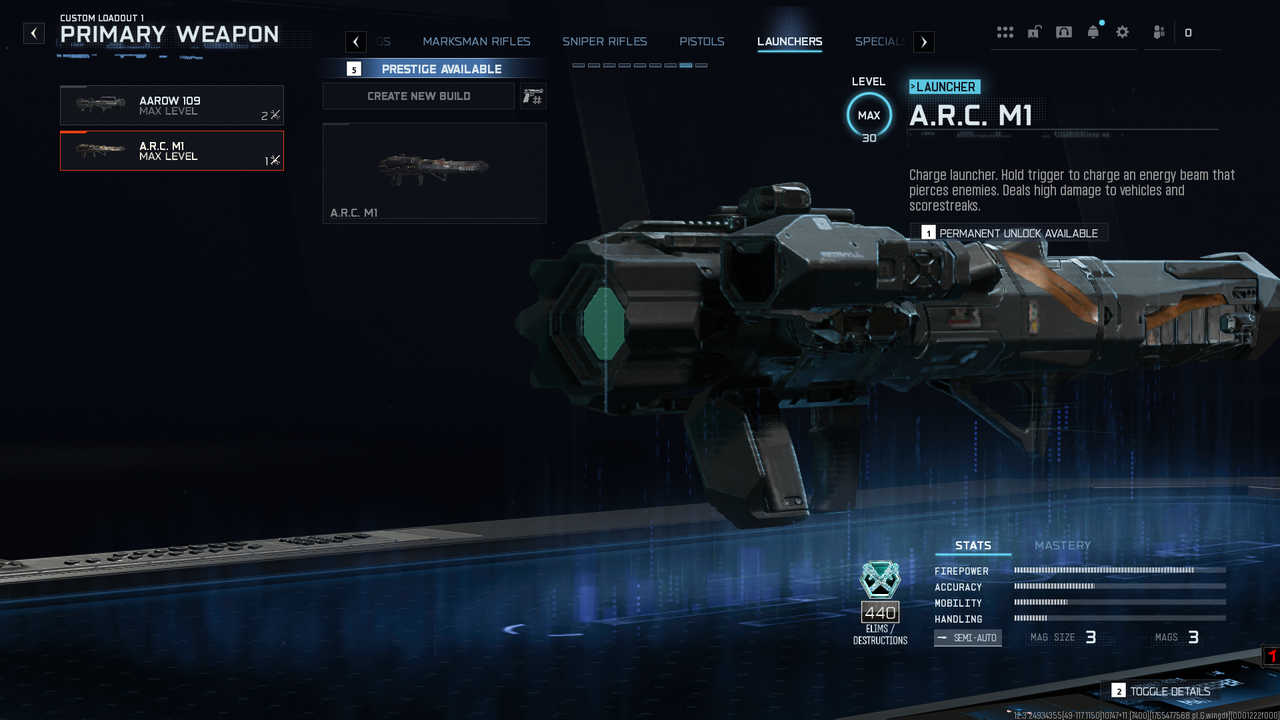Viewport: 1280px width, 720px height.
Task: Show next weapon categories with right arrow
Action: point(924,42)
